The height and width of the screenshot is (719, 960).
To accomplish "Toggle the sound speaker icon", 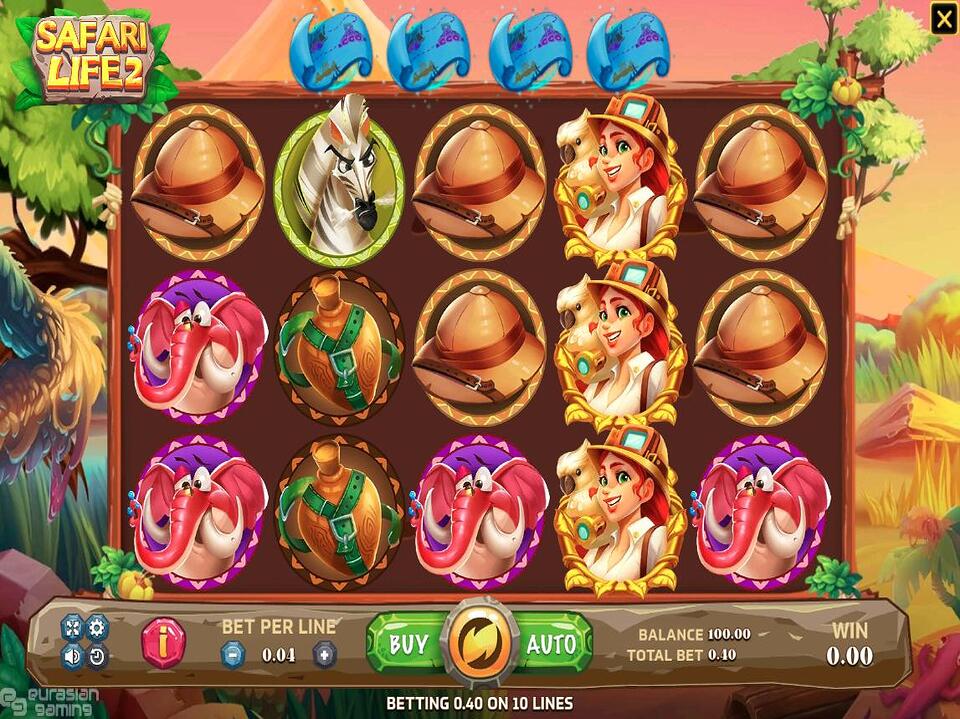I will [x=72, y=657].
